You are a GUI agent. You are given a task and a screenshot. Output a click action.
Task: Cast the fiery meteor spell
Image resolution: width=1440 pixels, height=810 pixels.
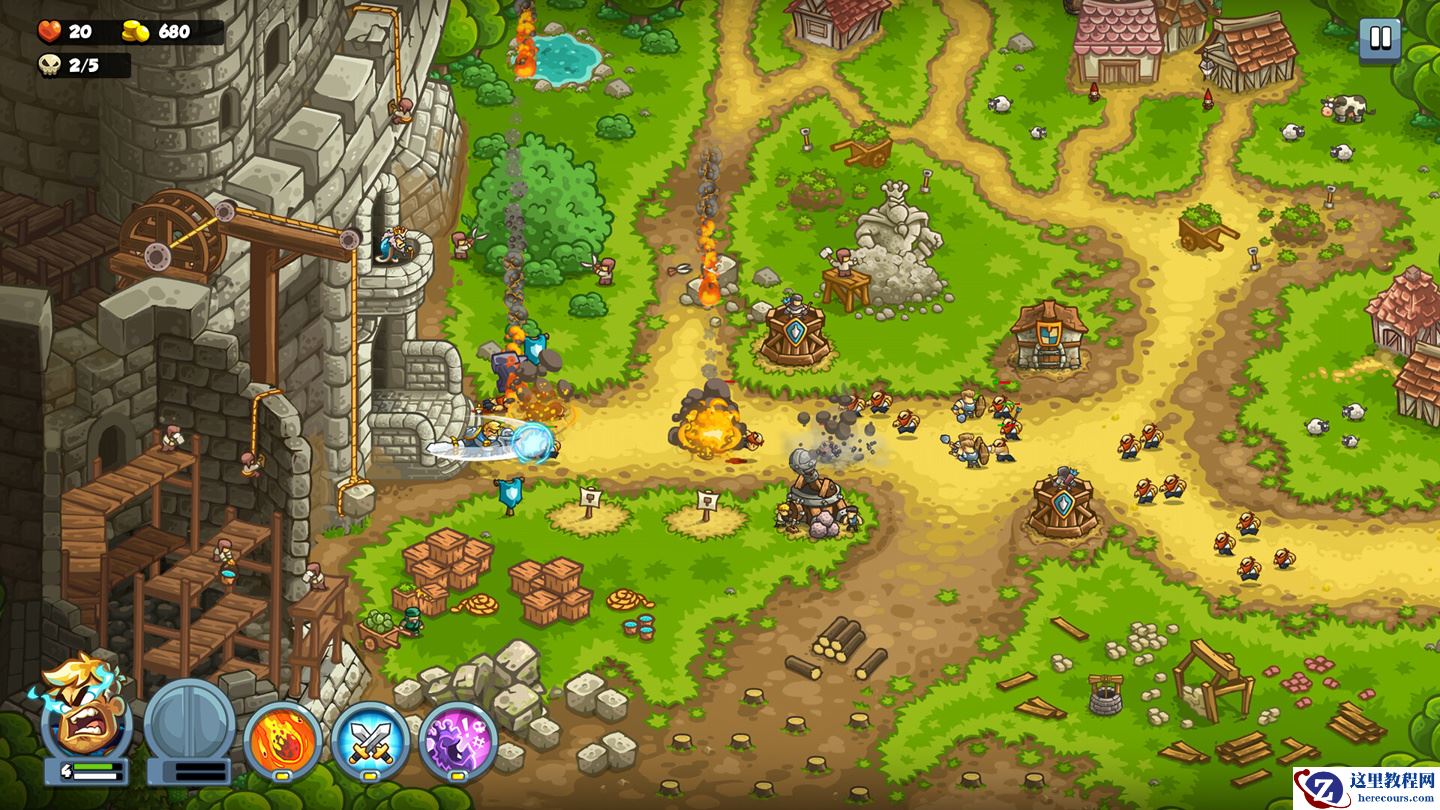click(283, 741)
